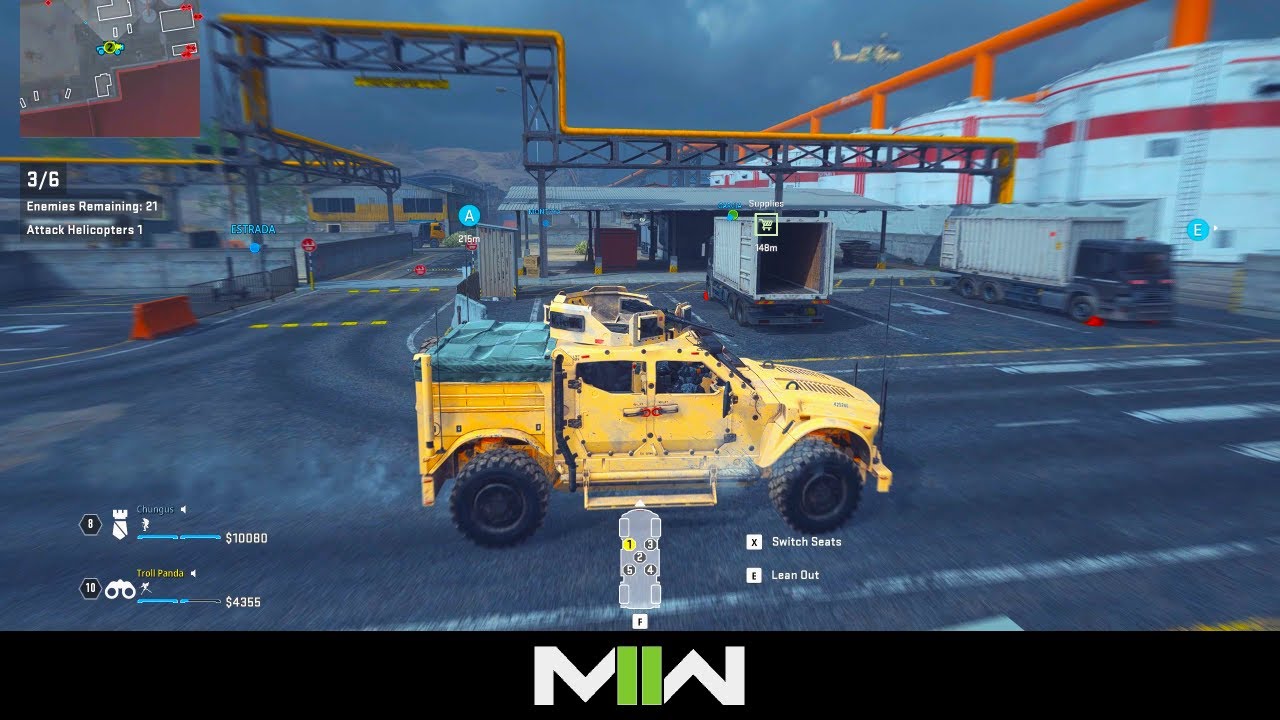The height and width of the screenshot is (720, 1280).
Task: Mute Chungus via his speaker icon
Action: point(184,509)
